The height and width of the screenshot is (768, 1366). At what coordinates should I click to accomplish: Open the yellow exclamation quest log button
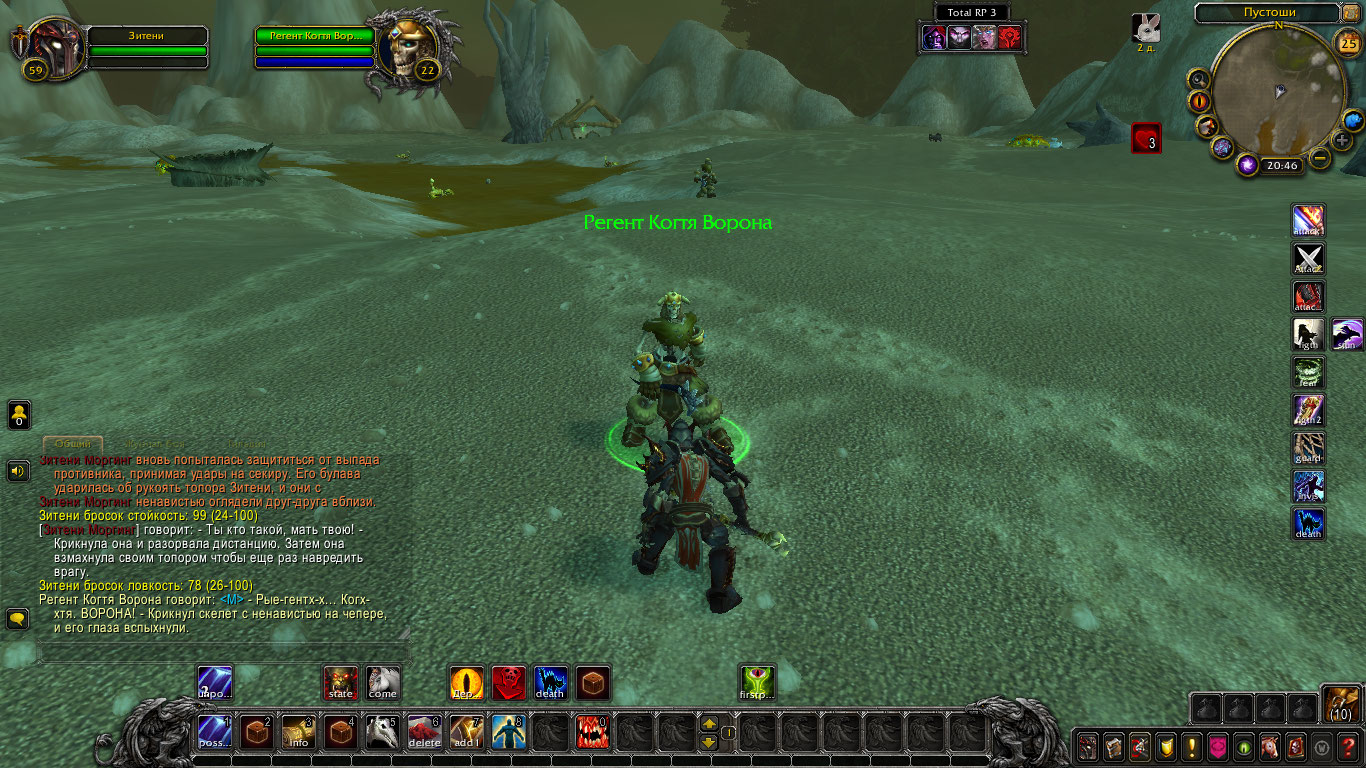click(1191, 747)
